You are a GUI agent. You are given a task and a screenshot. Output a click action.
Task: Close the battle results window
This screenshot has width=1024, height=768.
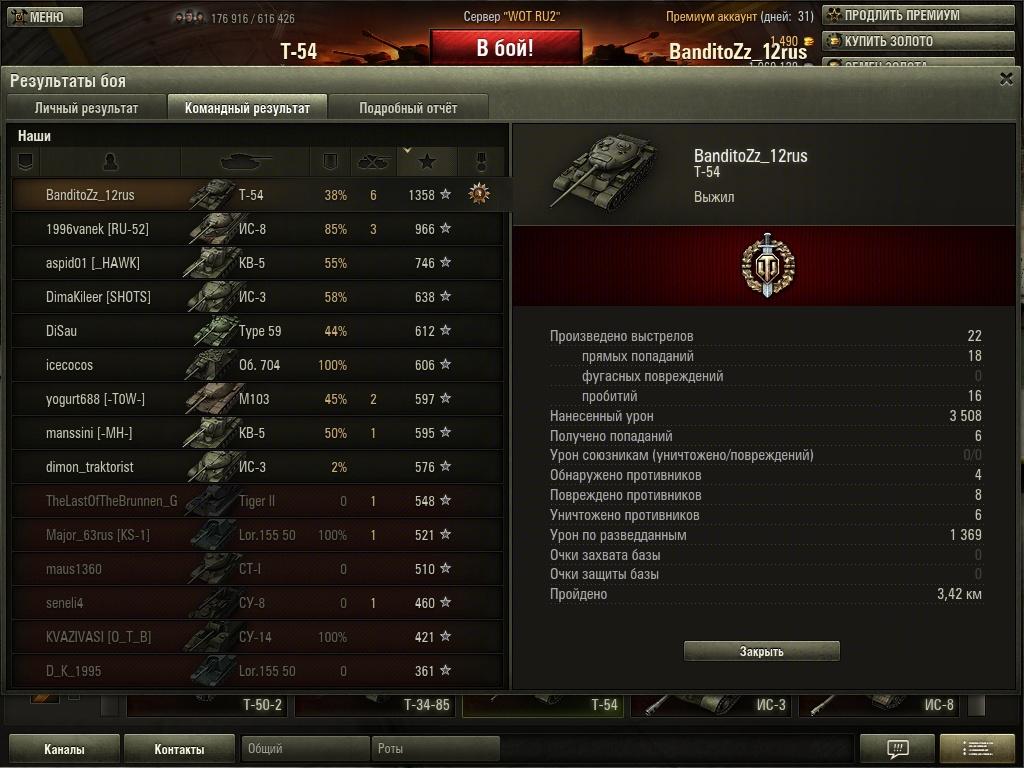click(1006, 80)
